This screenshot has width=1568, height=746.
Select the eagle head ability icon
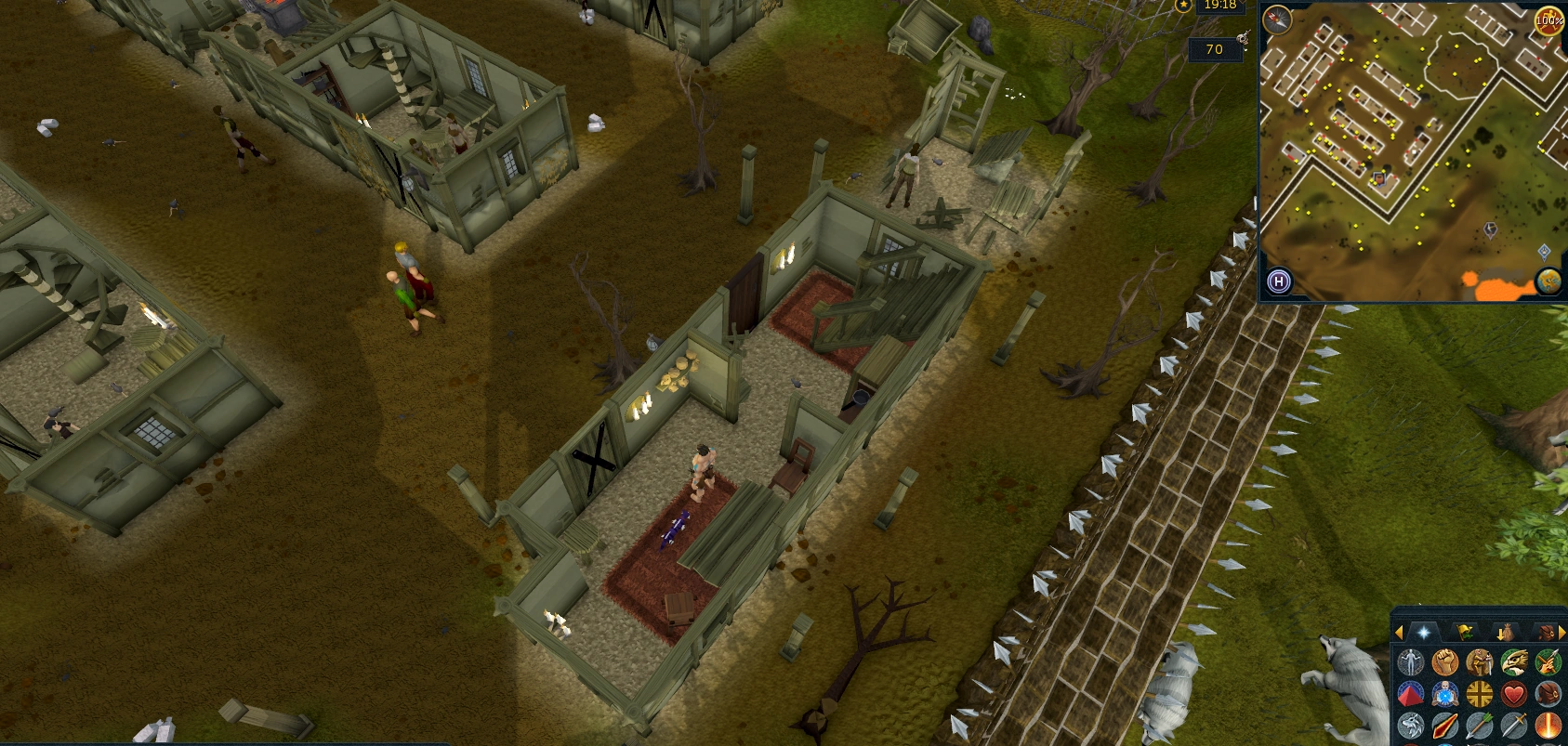[1514, 662]
